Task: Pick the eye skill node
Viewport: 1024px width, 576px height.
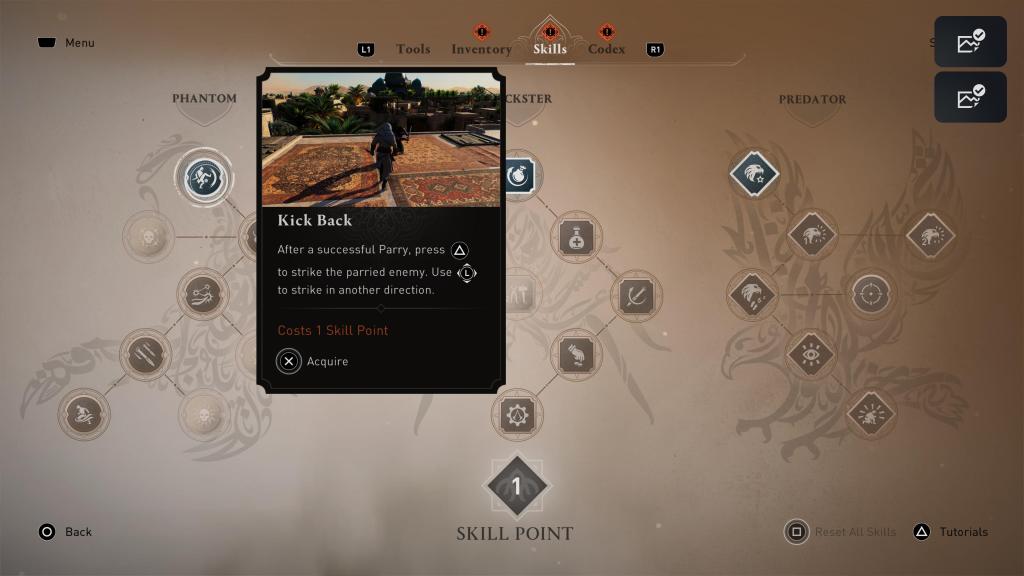Action: pyautogui.click(x=811, y=354)
